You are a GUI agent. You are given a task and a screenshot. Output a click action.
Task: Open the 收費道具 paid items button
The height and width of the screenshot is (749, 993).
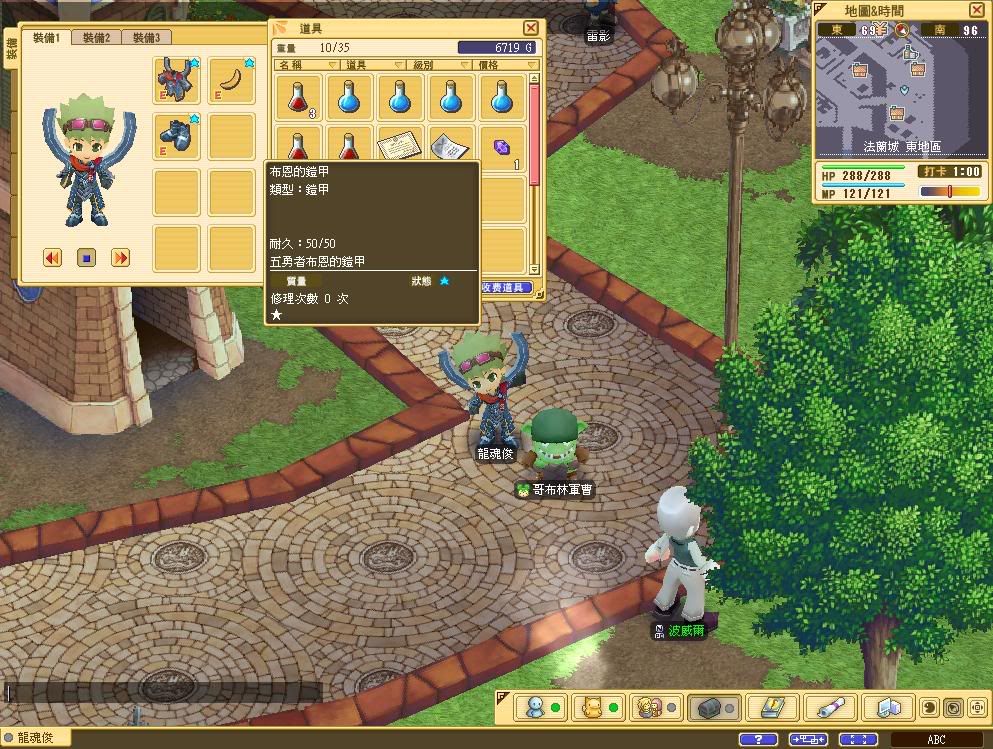[504, 288]
